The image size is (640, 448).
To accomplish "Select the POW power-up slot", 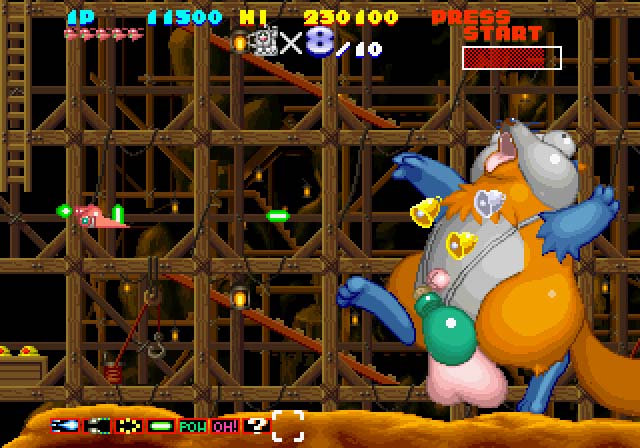I will tap(193, 425).
